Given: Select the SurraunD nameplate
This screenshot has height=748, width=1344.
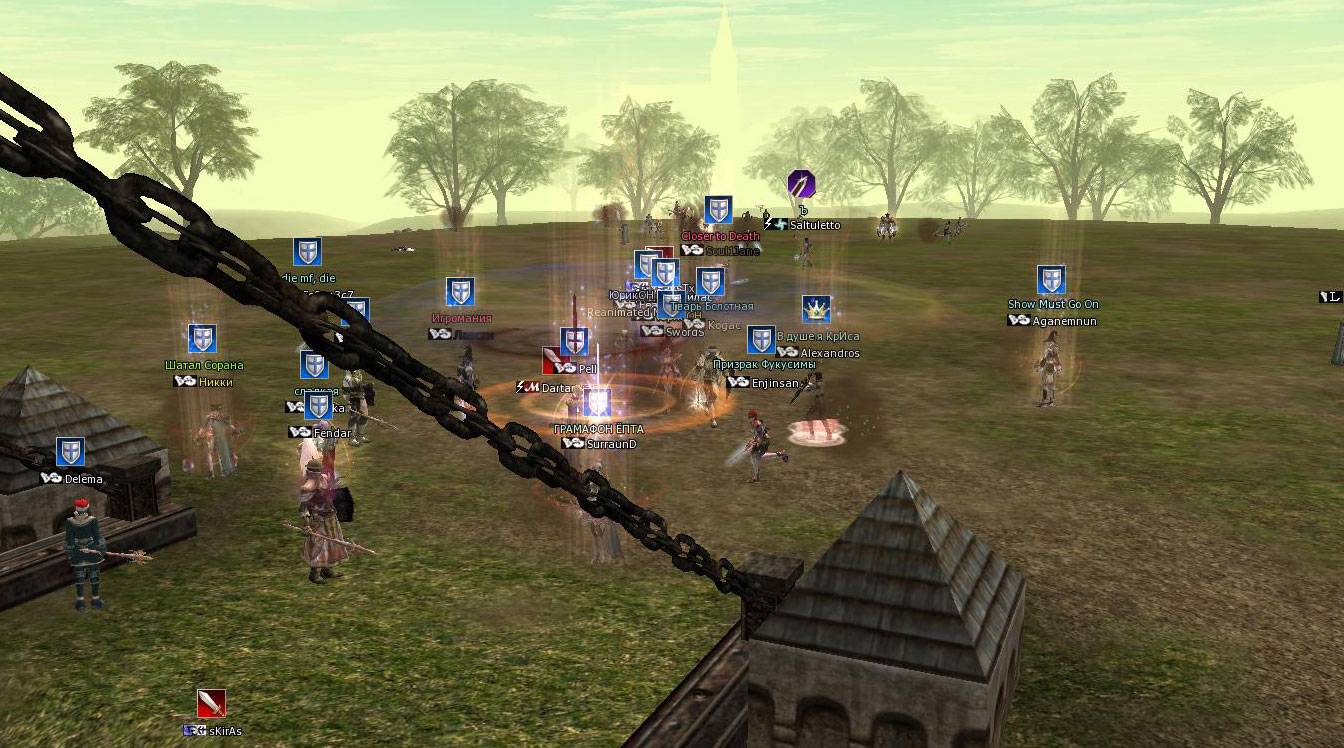Looking at the screenshot, I should click(x=611, y=444).
